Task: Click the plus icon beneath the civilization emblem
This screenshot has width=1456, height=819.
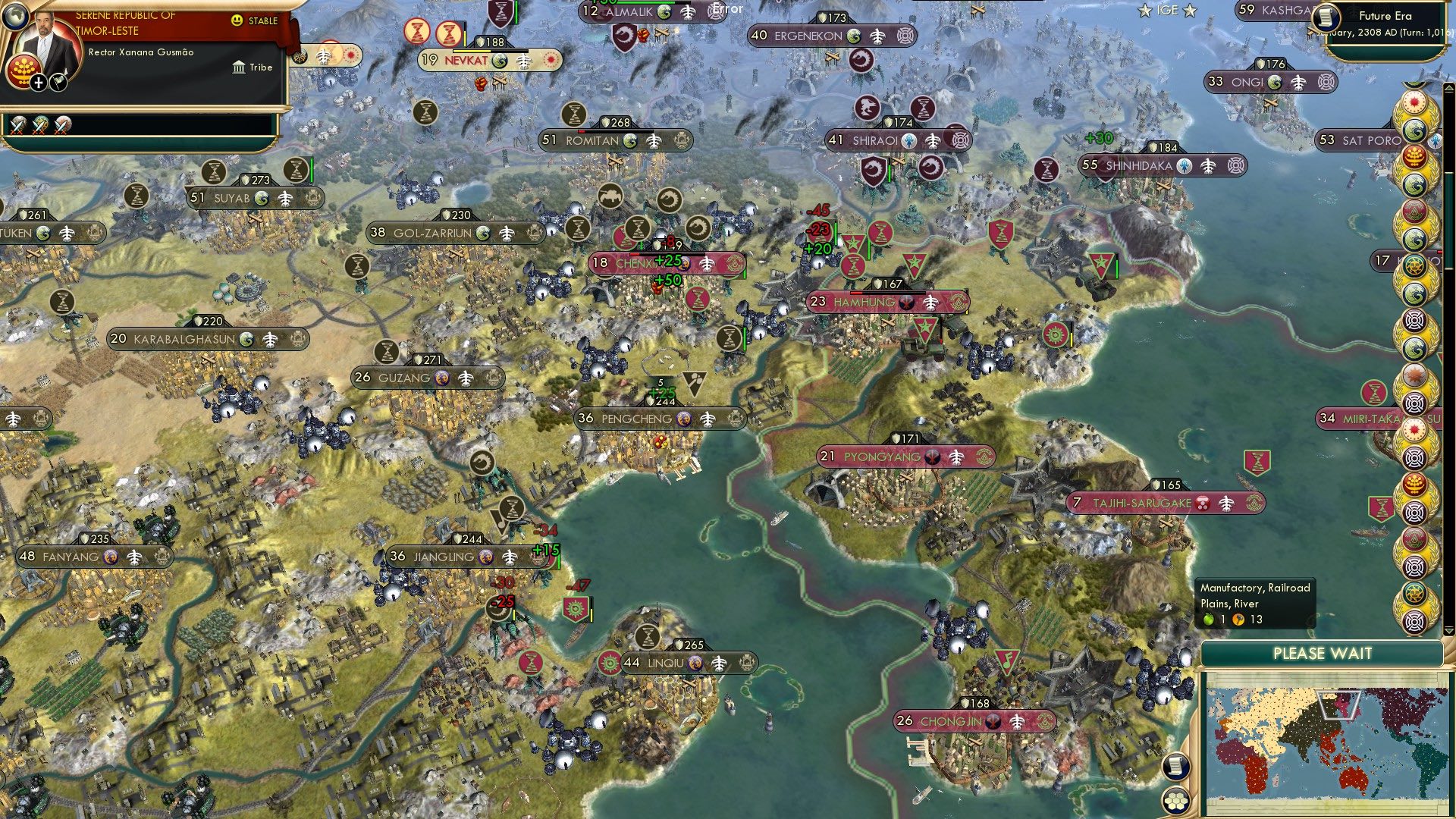Action: click(38, 83)
